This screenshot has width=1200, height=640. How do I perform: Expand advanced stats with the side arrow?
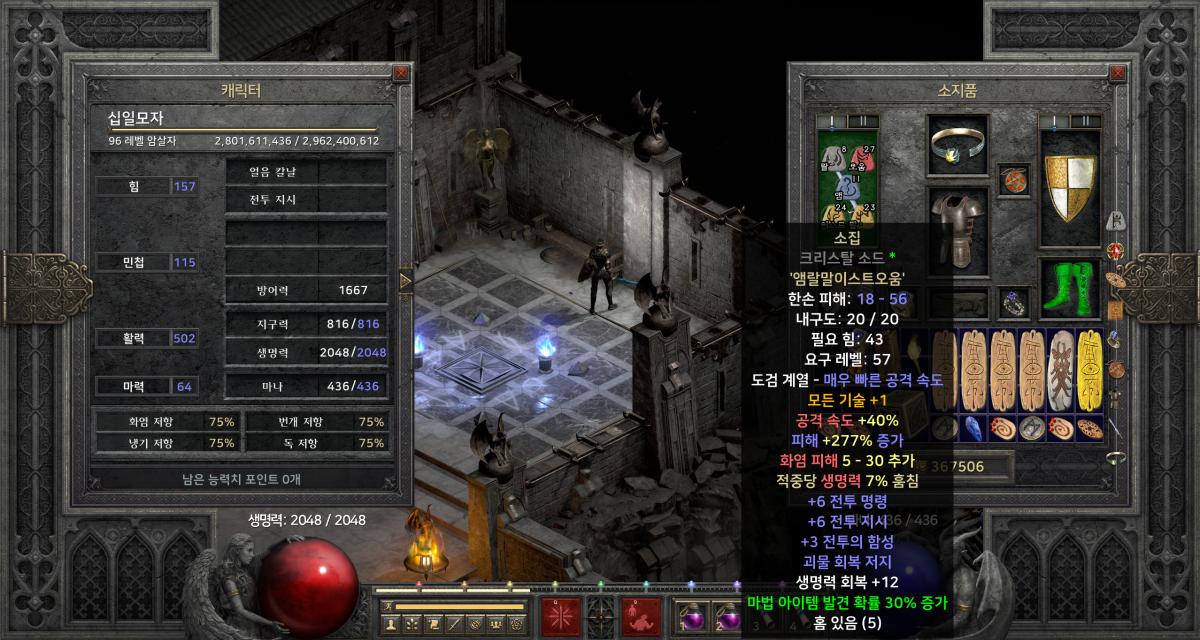(405, 281)
